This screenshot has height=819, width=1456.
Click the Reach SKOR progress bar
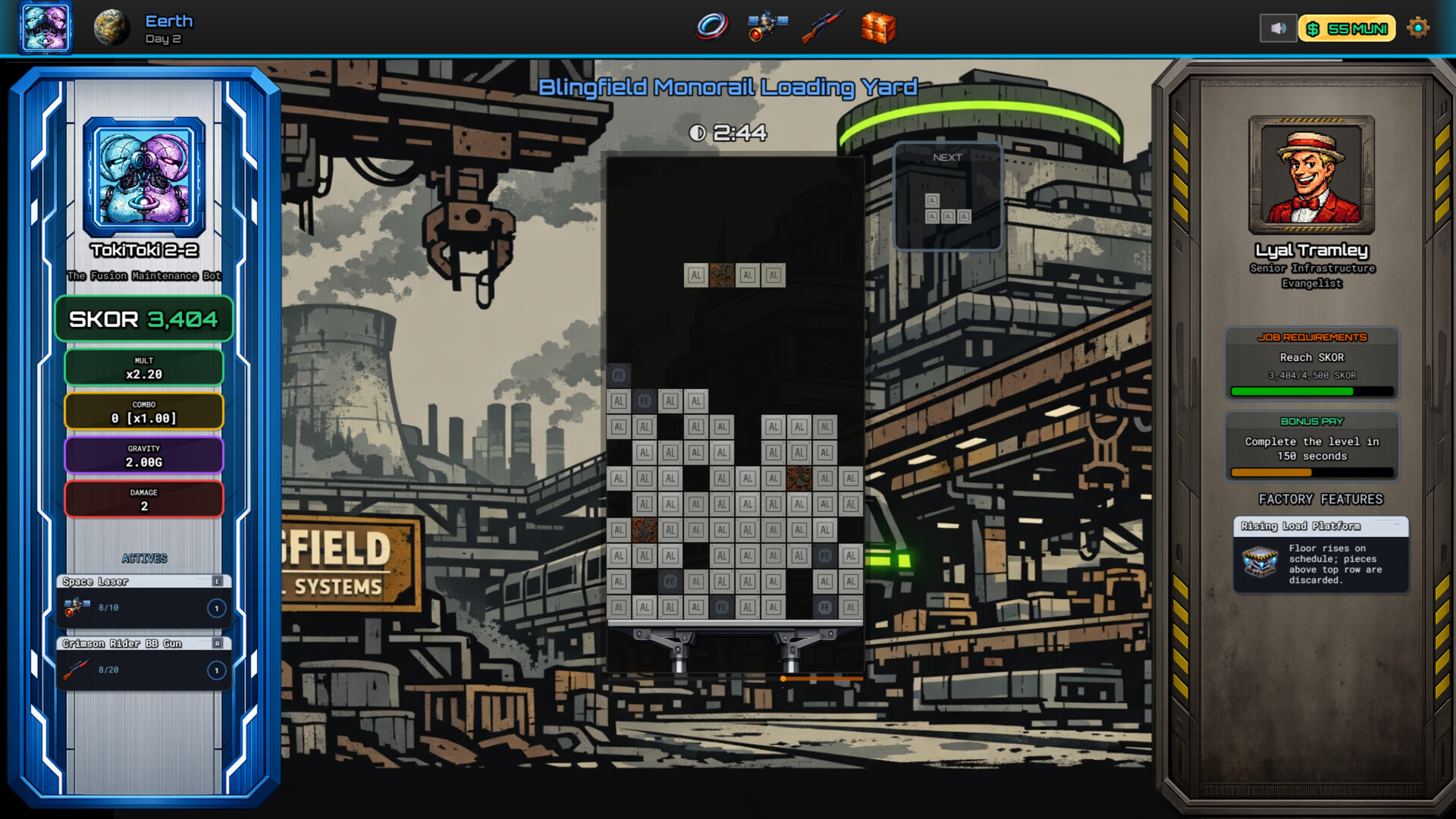coord(1311,391)
